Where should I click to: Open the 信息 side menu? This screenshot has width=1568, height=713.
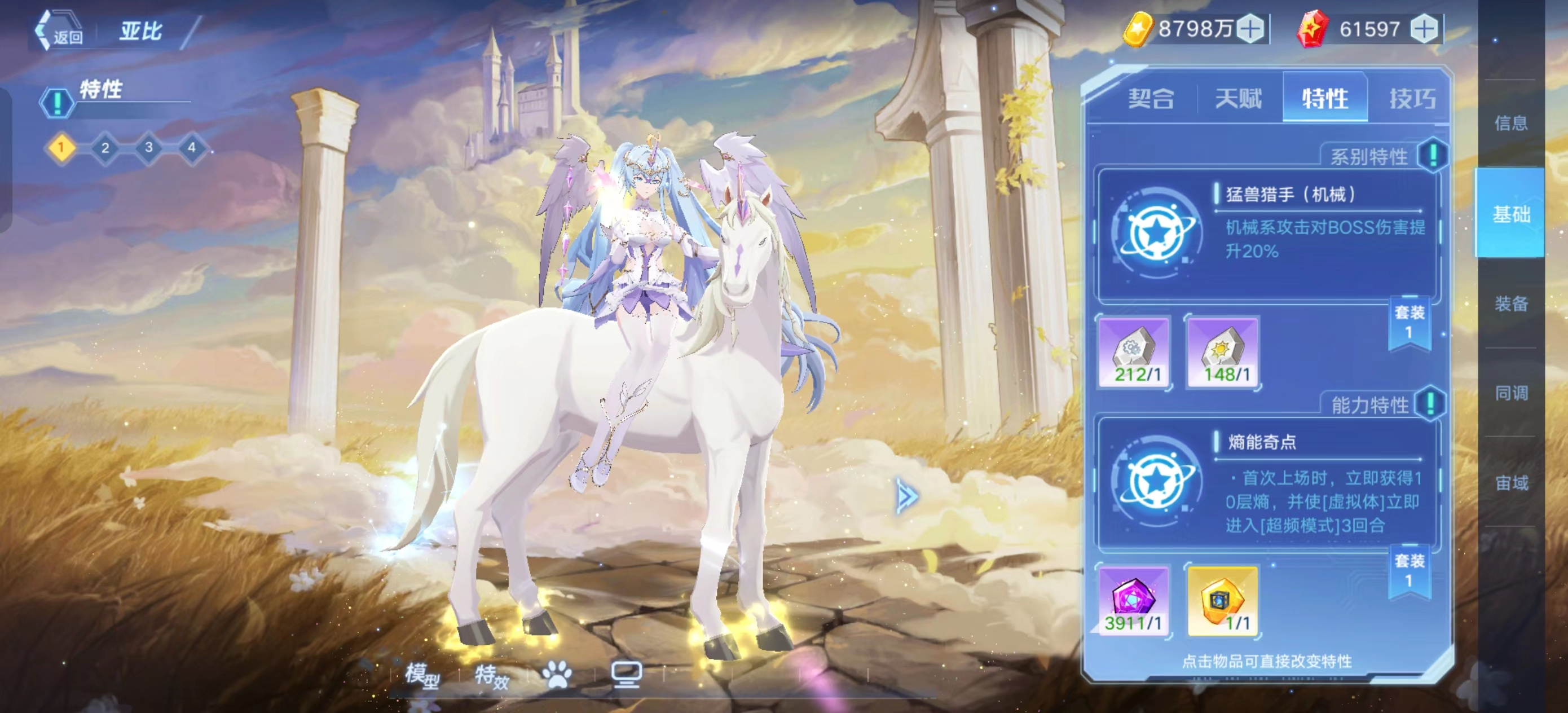1512,124
